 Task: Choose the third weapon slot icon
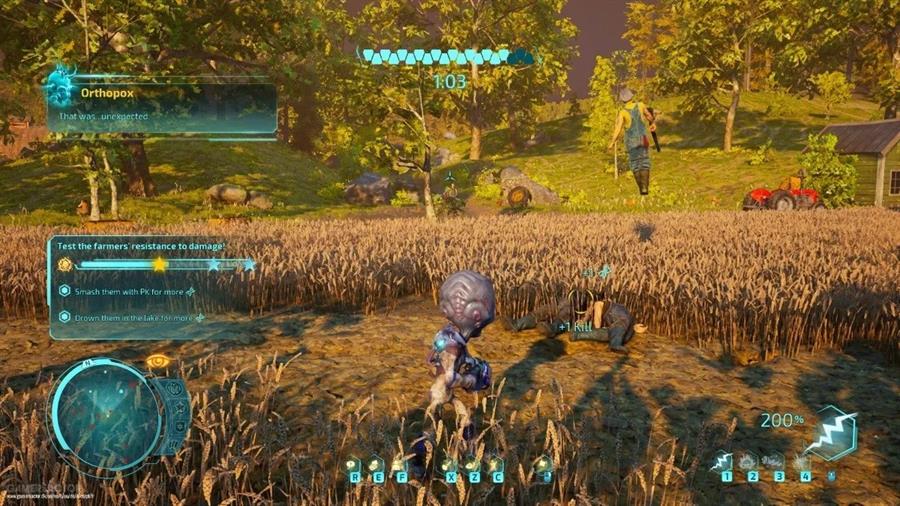point(775,461)
